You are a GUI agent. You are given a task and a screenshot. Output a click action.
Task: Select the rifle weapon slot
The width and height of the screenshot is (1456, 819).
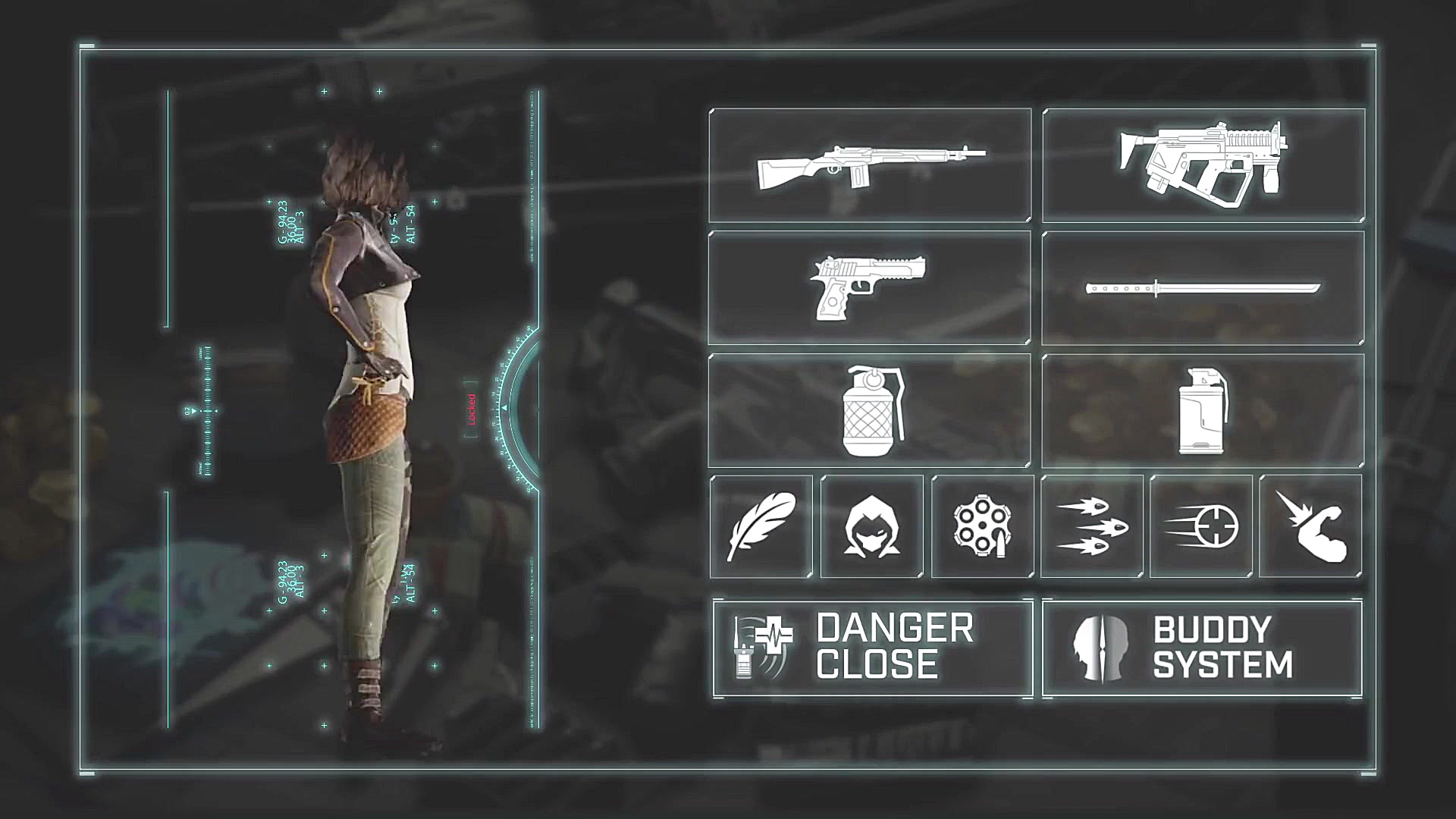[870, 166]
